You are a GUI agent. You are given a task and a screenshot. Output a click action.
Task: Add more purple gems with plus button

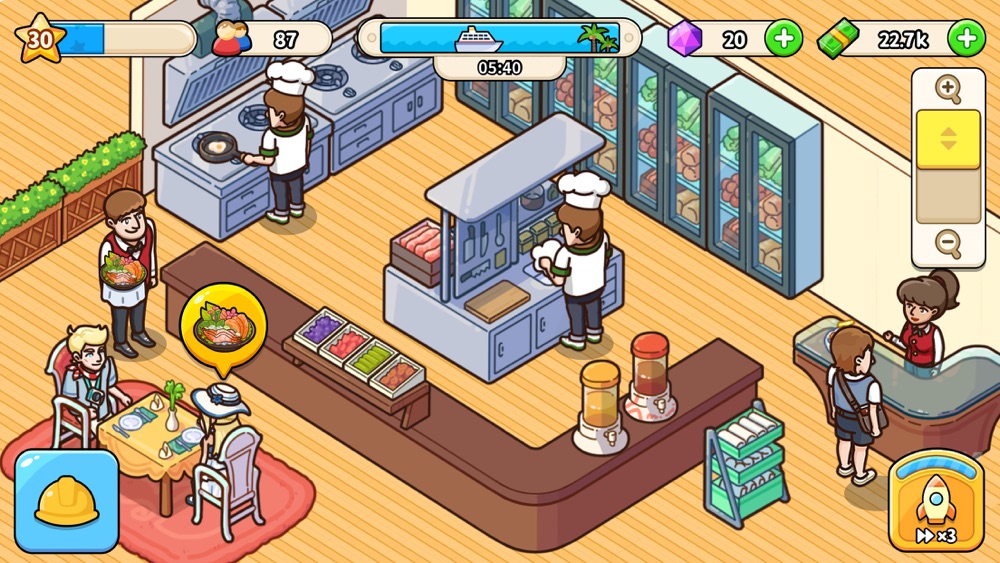783,39
